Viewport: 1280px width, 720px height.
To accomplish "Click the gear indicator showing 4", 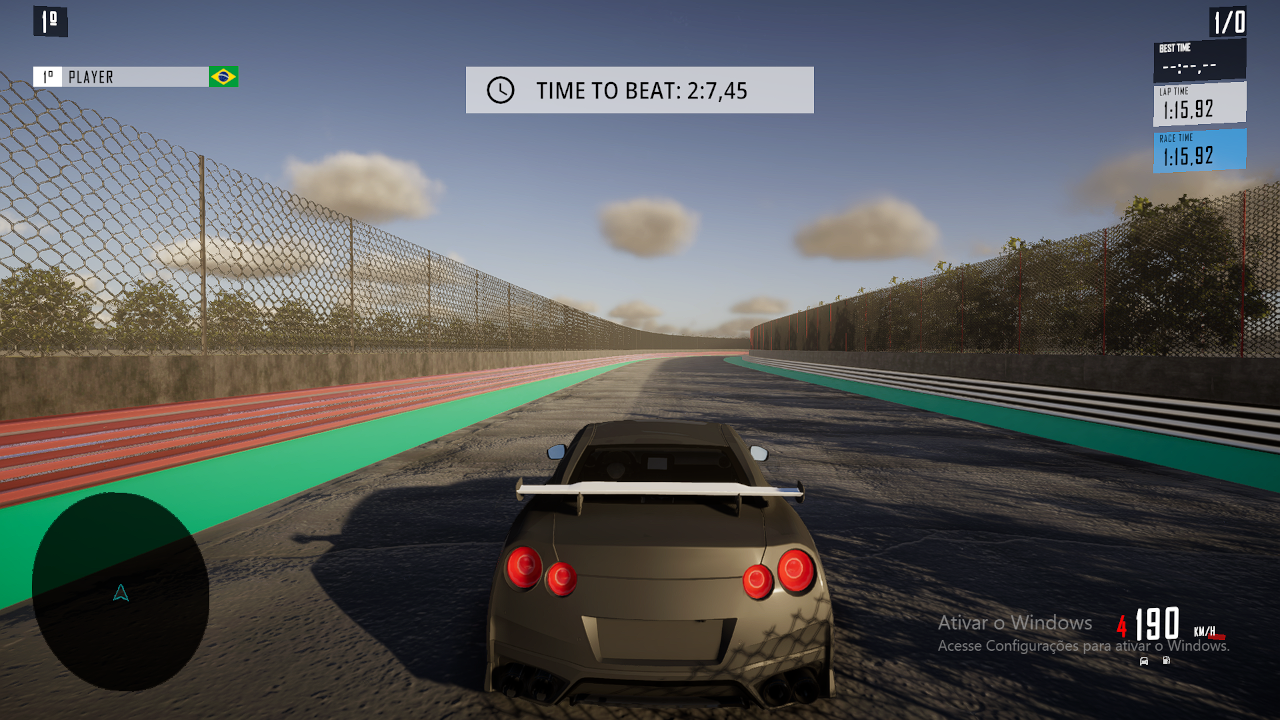I will [x=1121, y=626].
